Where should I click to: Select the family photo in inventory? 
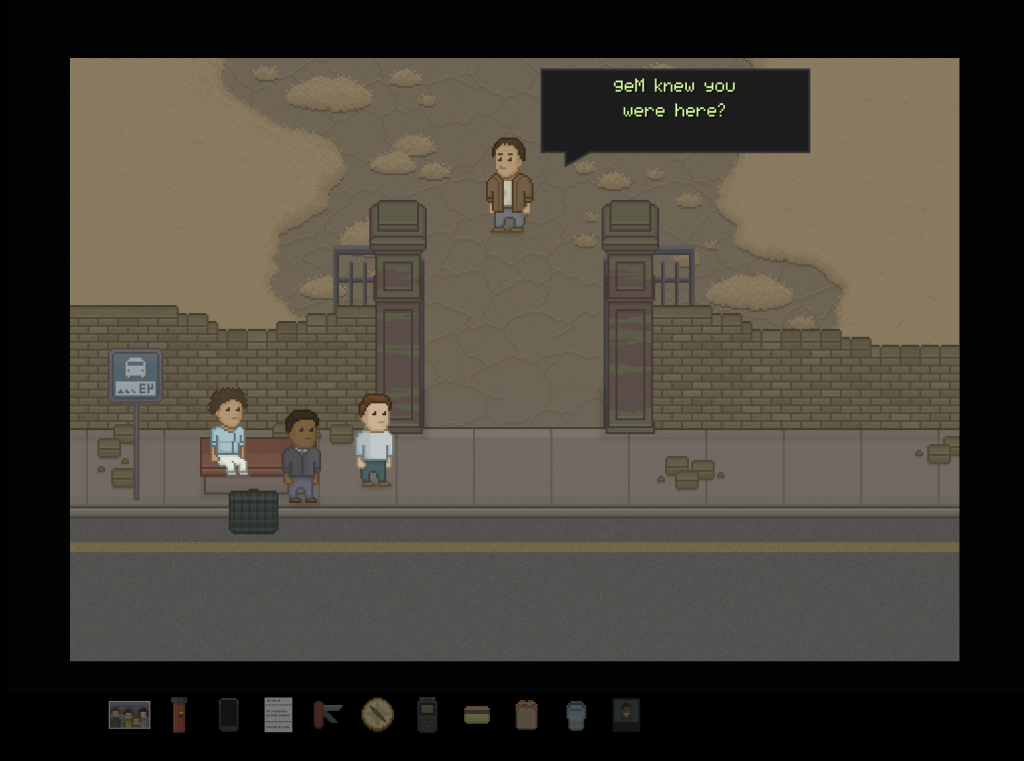[129, 714]
